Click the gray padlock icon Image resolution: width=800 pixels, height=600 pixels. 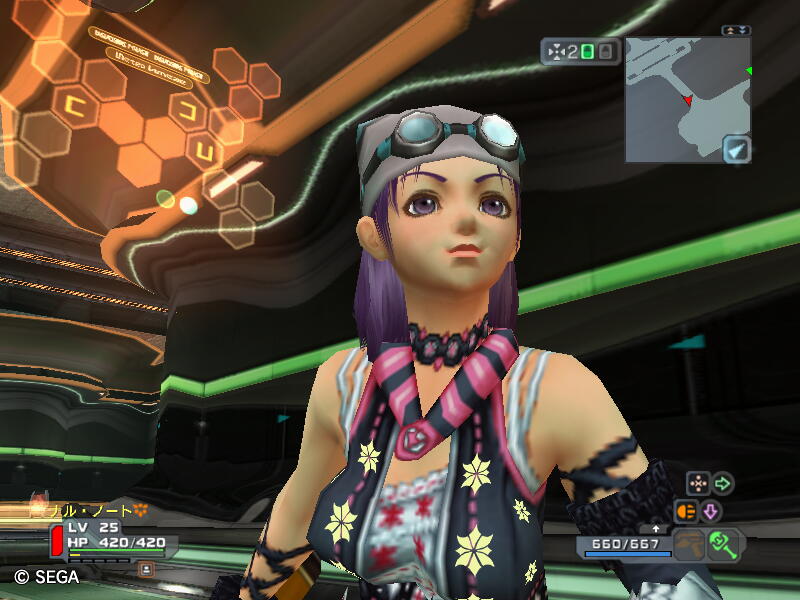(607, 51)
